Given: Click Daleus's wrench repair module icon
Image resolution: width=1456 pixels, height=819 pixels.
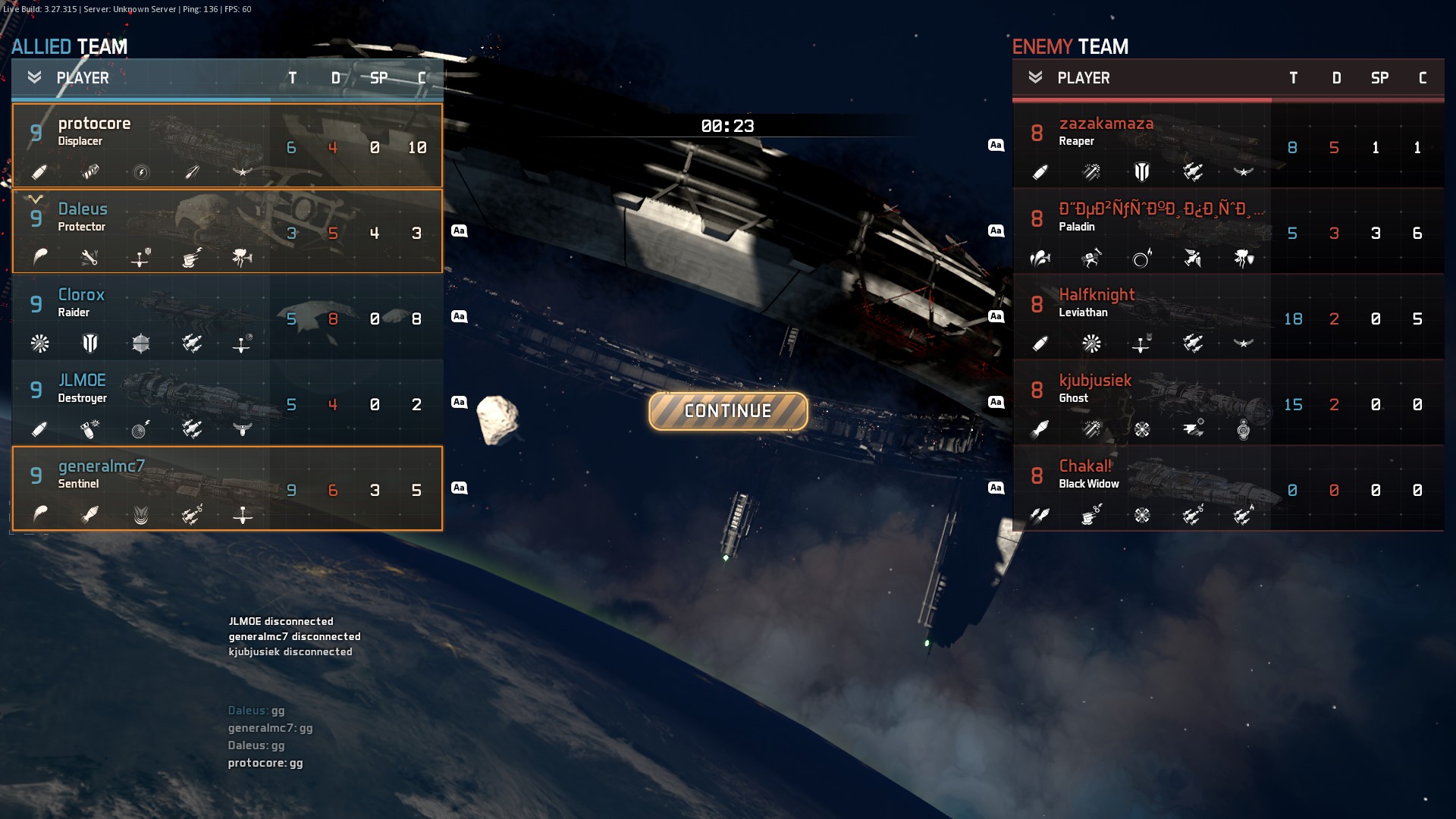Looking at the screenshot, I should point(90,258).
